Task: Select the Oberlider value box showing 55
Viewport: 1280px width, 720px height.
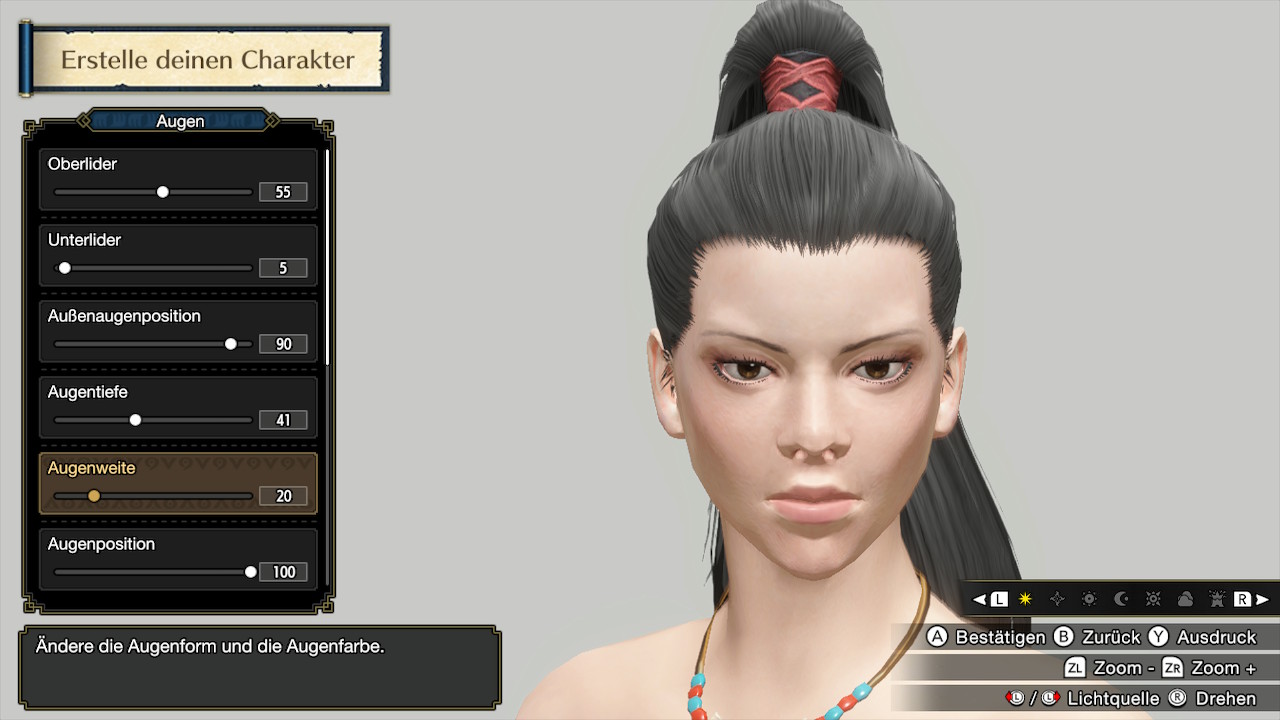Action: 283,192
